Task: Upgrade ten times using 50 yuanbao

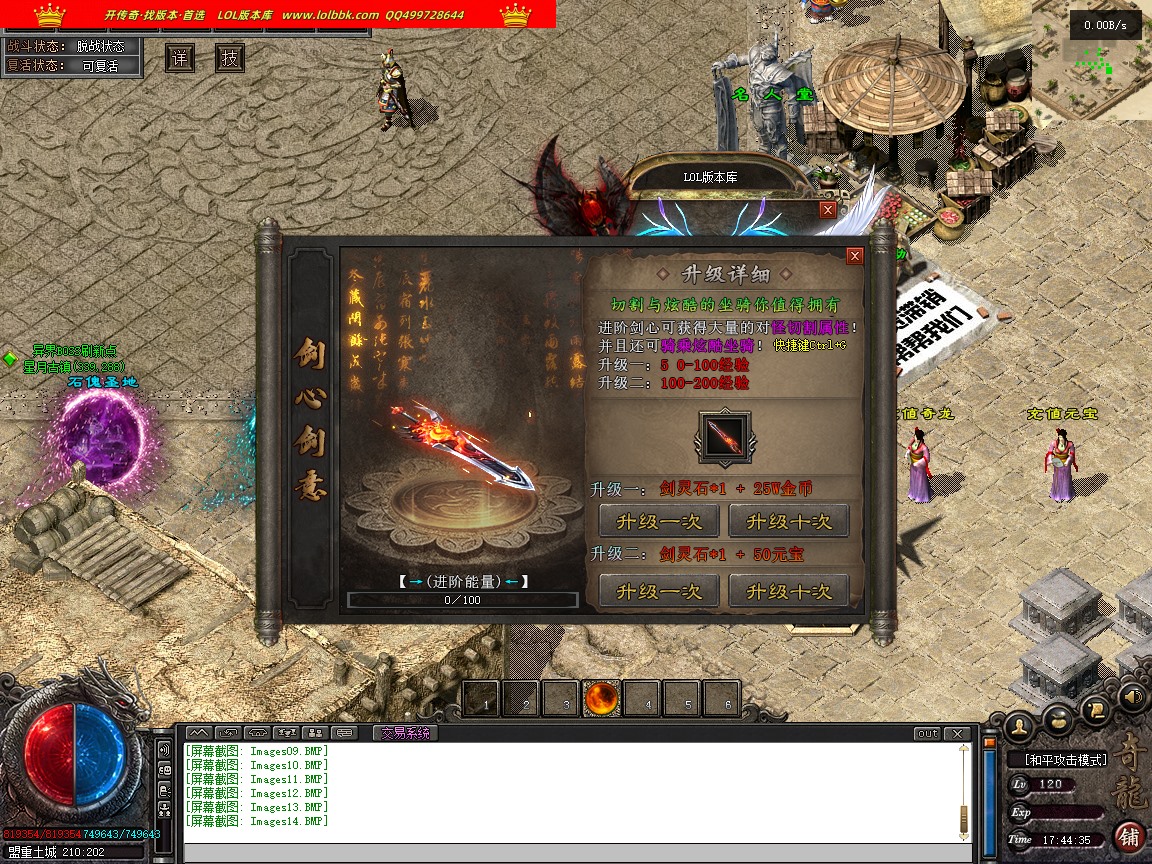Action: [x=788, y=591]
